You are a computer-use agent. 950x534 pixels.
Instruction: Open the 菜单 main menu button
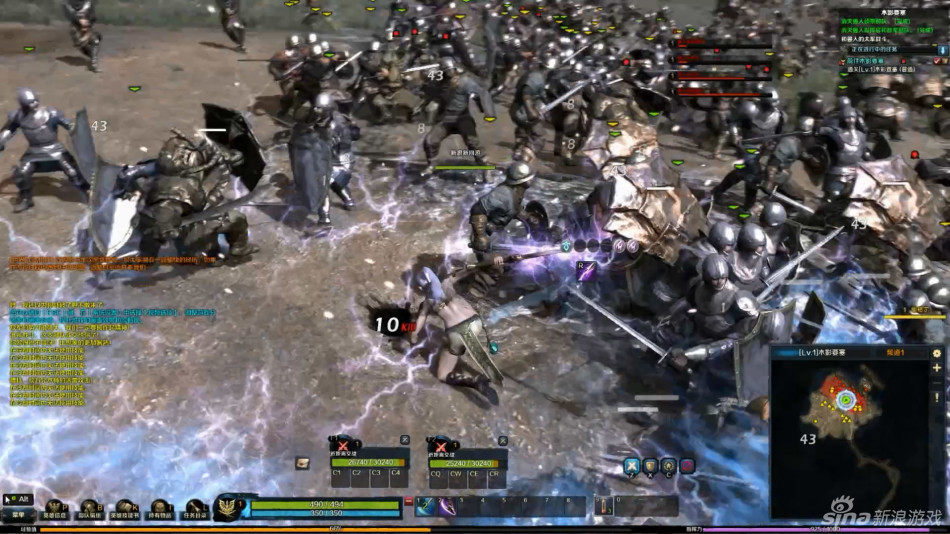[18, 514]
